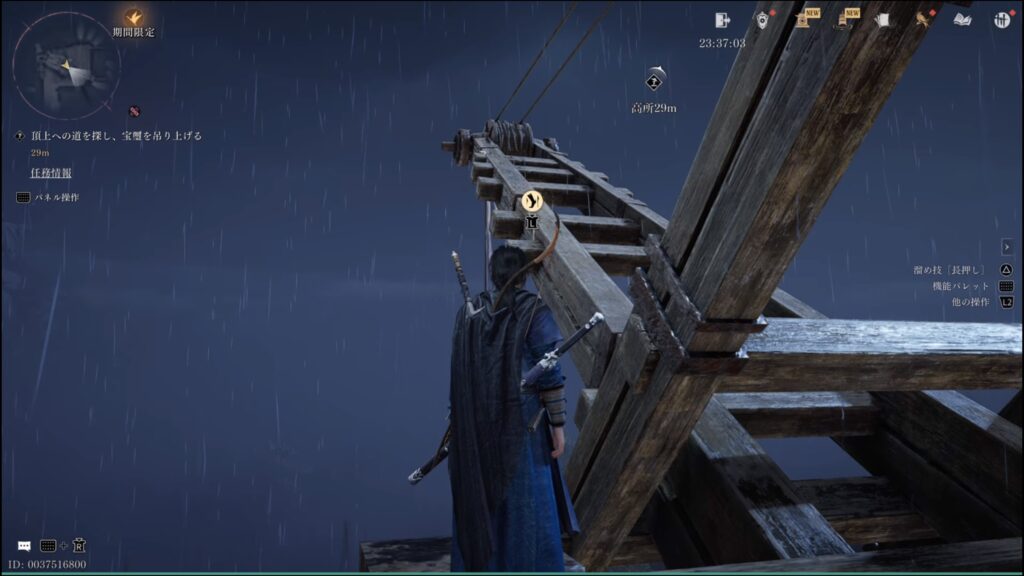Open the round settings sliders icon
This screenshot has width=1024, height=576.
click(1002, 20)
